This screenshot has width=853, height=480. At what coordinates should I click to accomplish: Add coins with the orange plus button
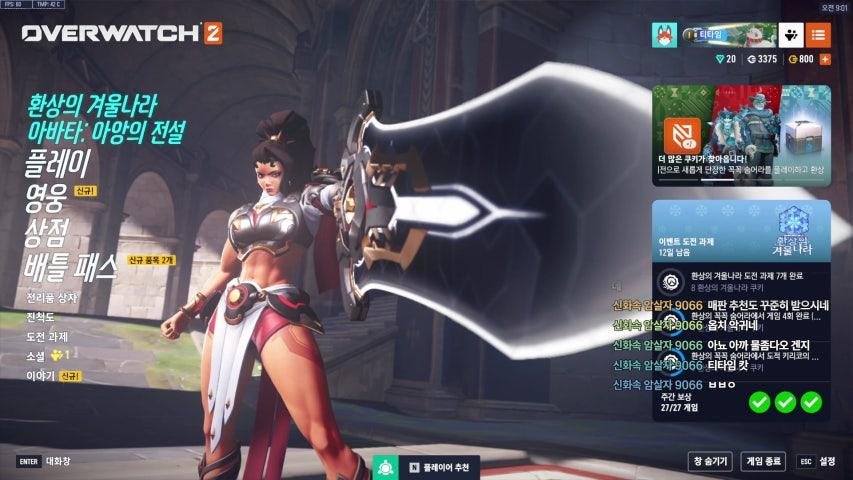point(825,59)
